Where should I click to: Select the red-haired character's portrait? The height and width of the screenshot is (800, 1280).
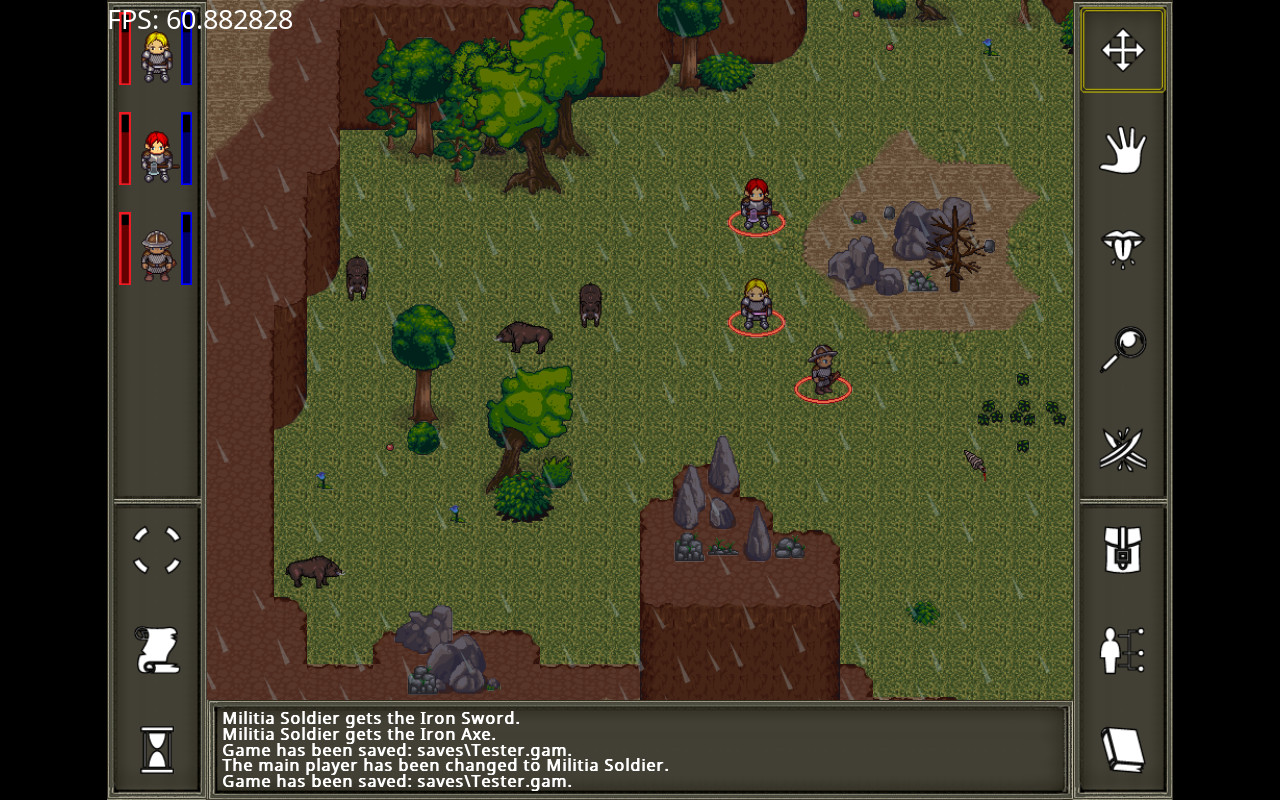155,152
